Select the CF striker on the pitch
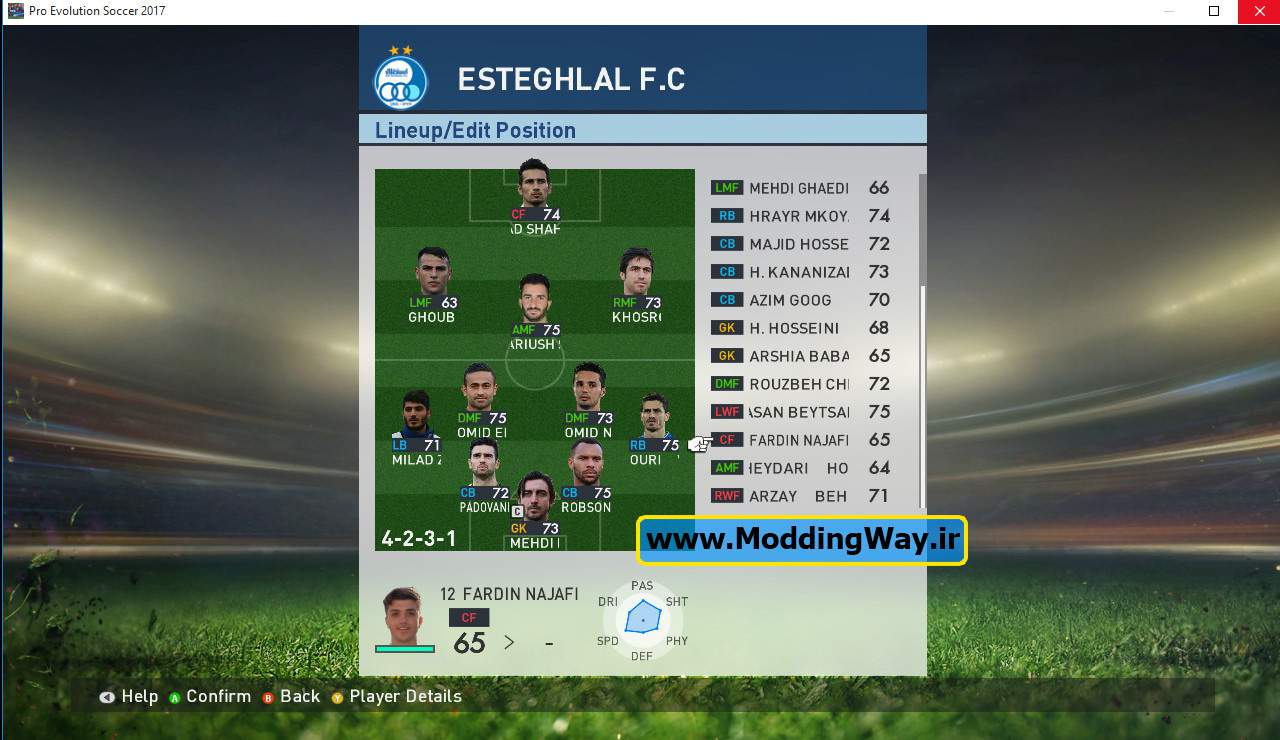 (535, 190)
